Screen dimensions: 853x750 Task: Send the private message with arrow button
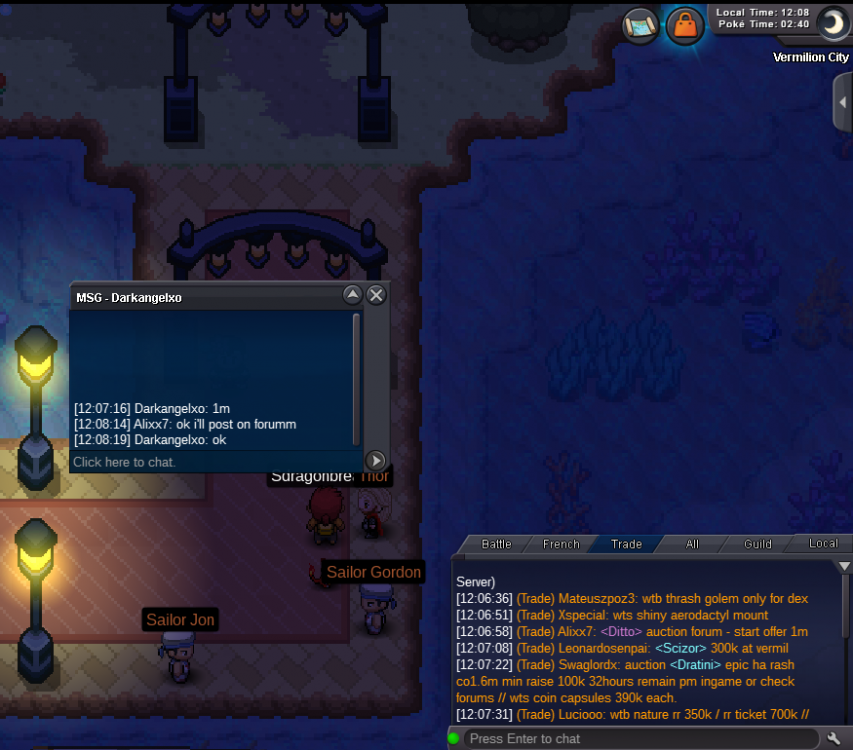[x=375, y=461]
